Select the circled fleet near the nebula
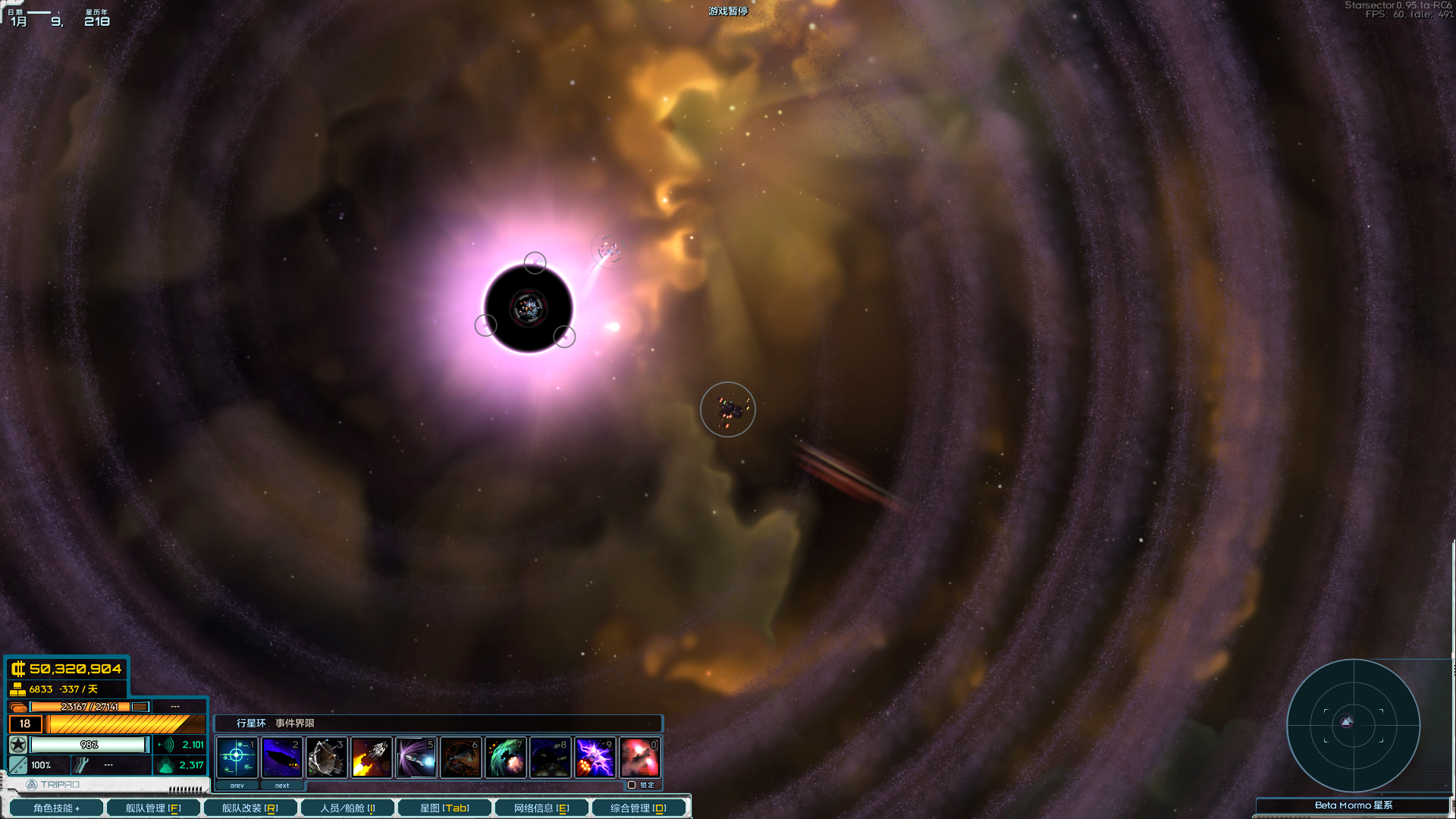The image size is (1456, 819). click(727, 409)
